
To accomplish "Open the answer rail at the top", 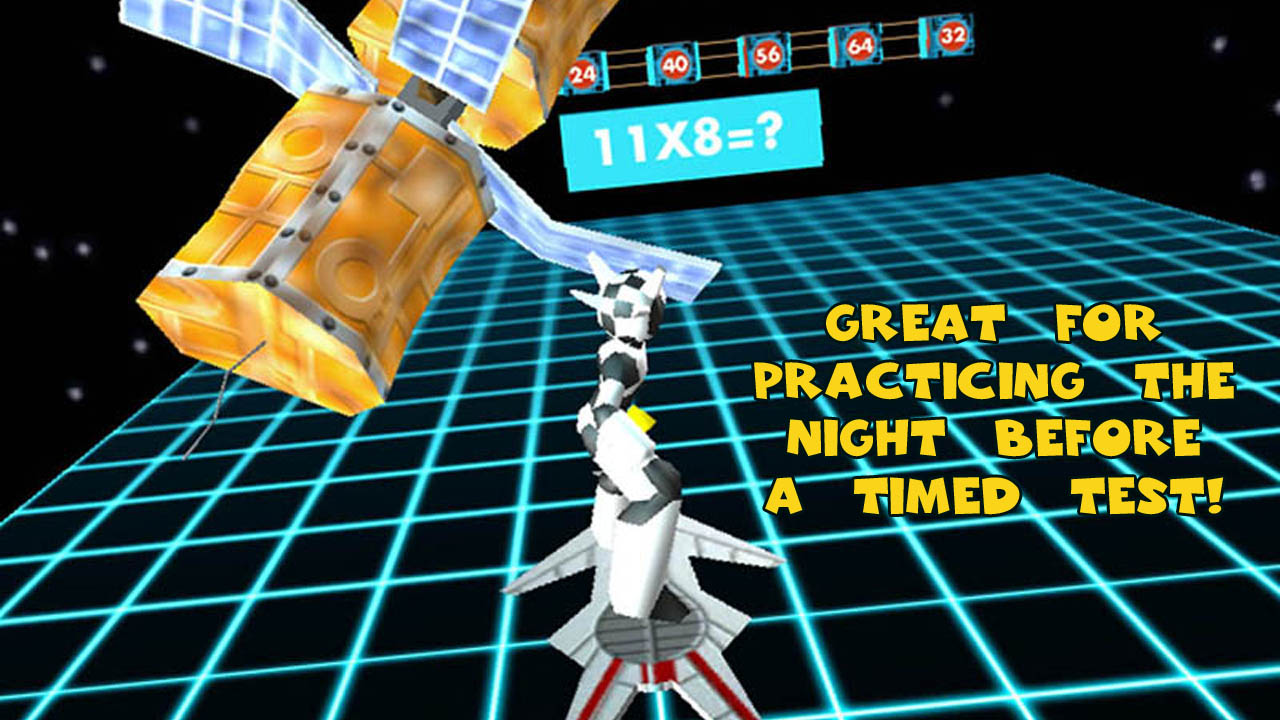I will point(770,55).
